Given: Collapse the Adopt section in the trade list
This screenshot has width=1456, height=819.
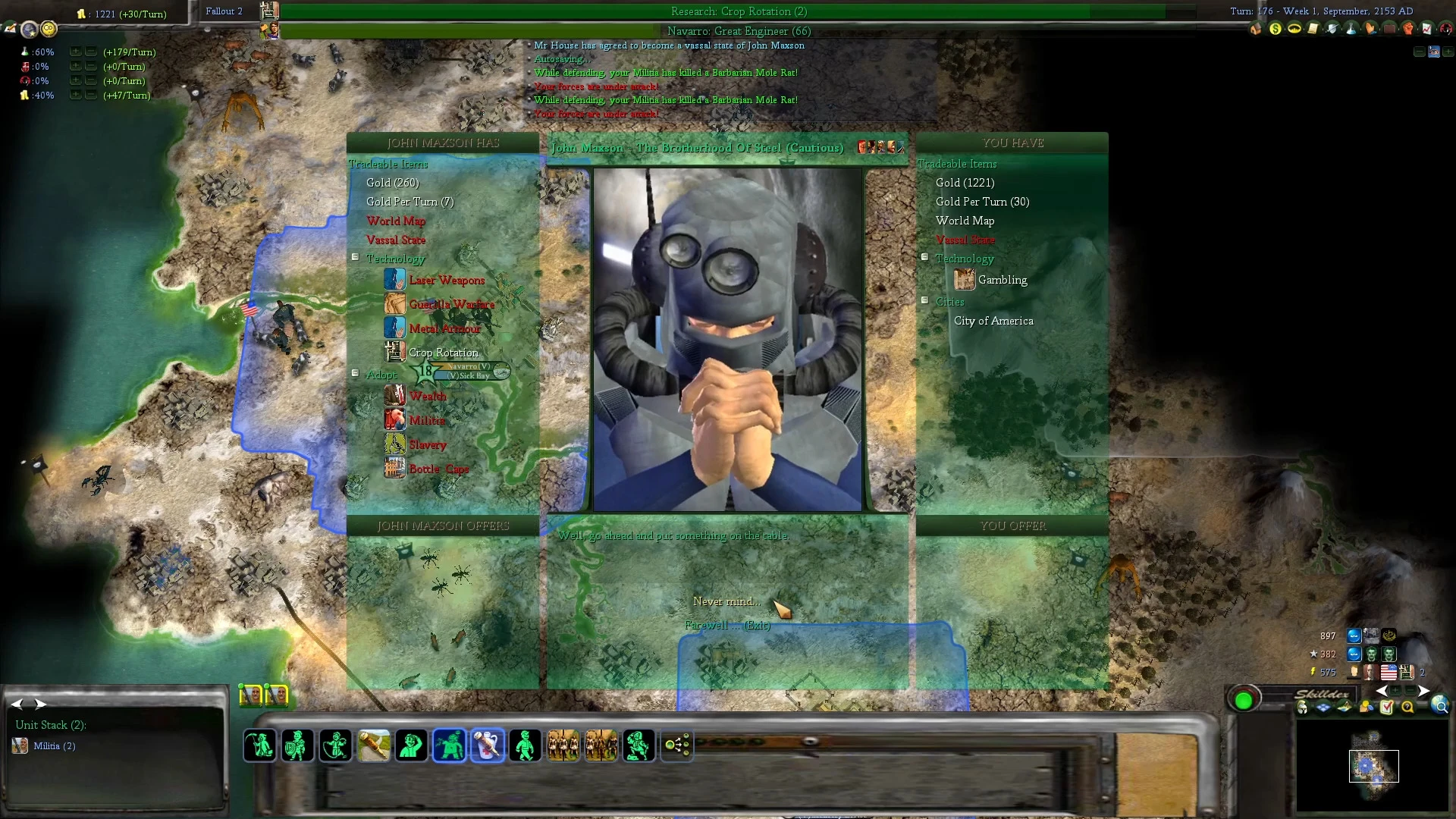Looking at the screenshot, I should 355,373.
